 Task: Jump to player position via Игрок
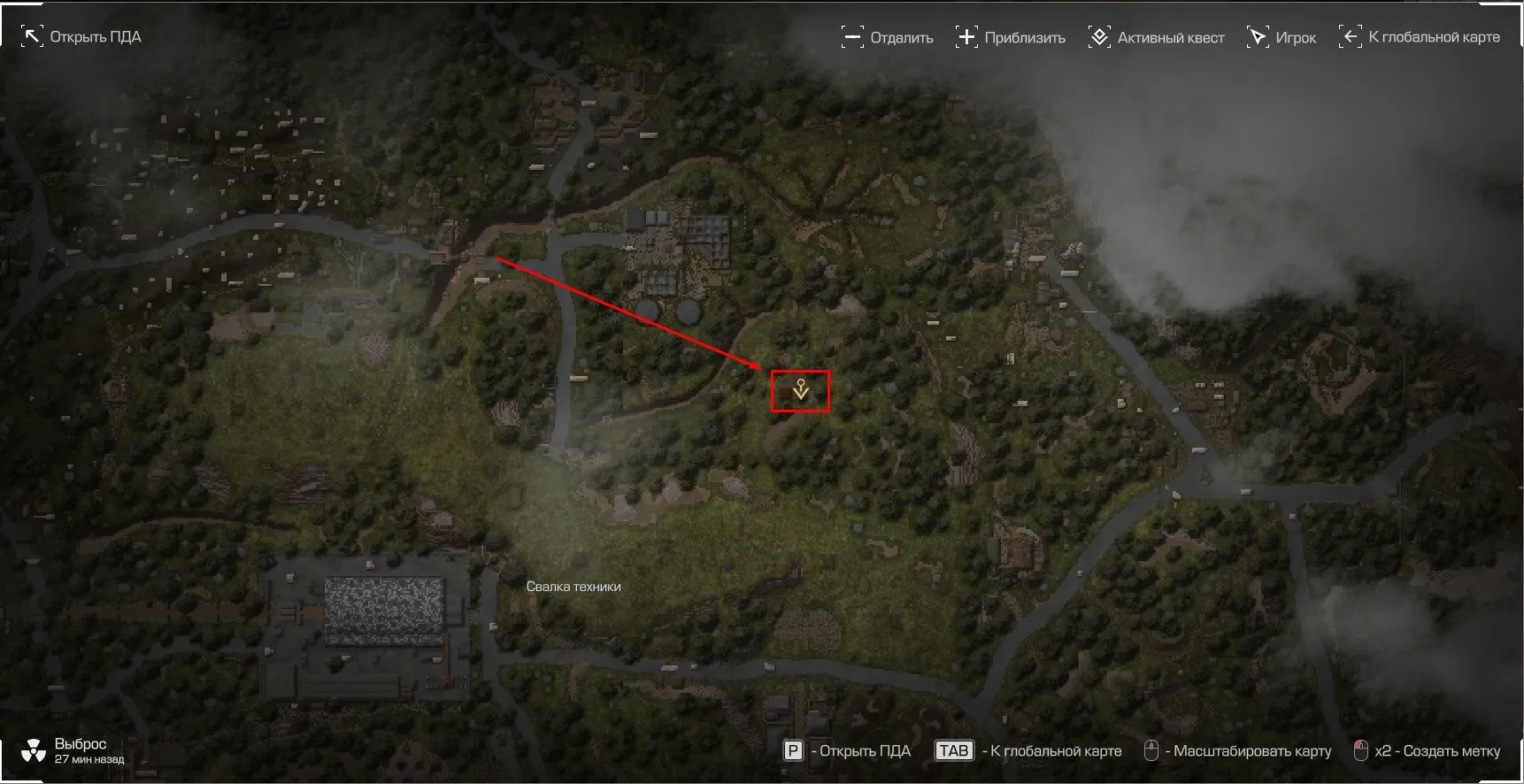[1282, 37]
